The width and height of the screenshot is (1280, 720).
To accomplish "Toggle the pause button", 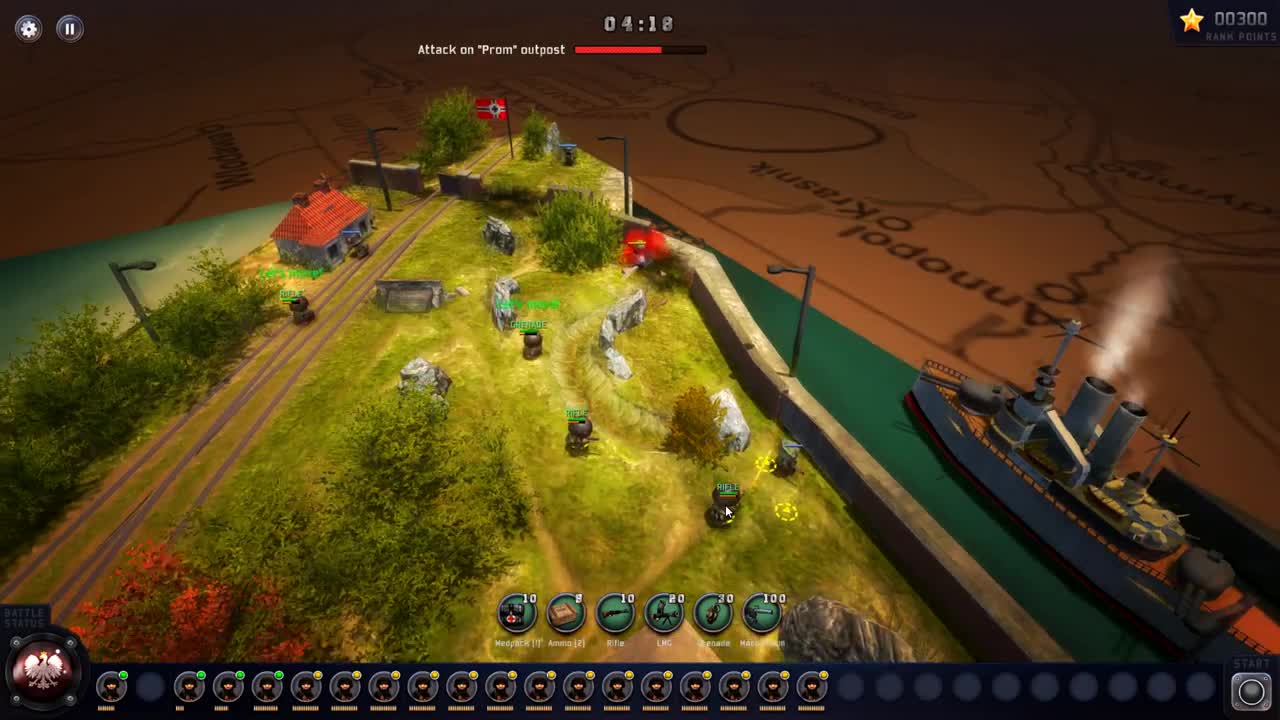I will point(68,28).
